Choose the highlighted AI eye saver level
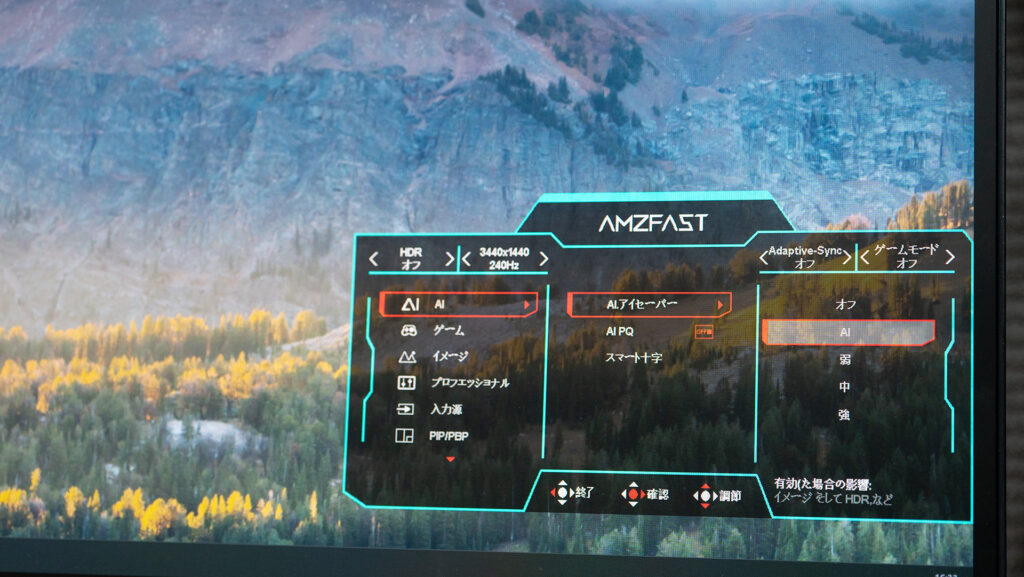 click(x=847, y=332)
